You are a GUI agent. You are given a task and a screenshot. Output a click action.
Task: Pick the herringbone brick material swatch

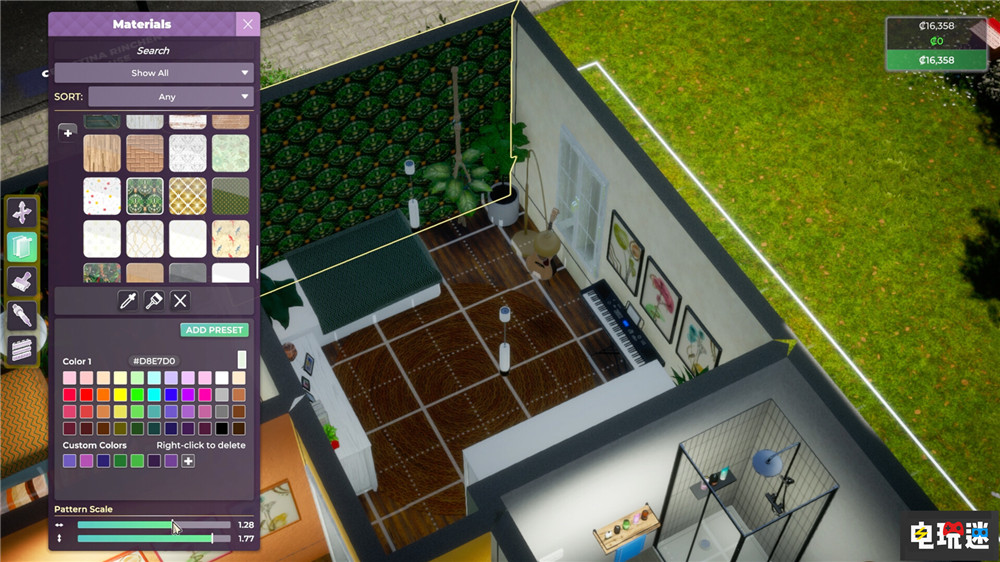click(145, 153)
